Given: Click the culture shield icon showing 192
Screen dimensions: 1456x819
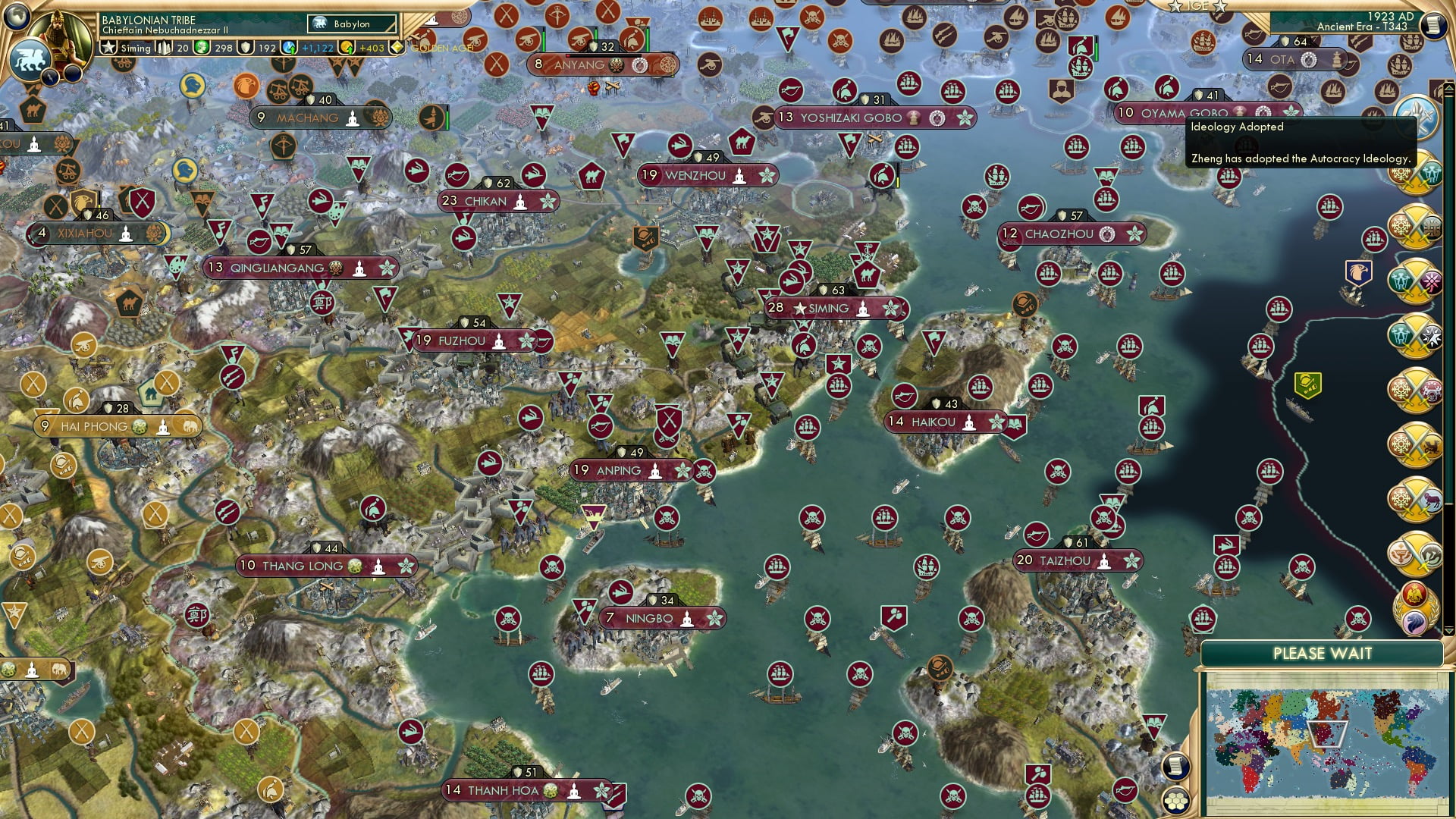Looking at the screenshot, I should tap(246, 49).
